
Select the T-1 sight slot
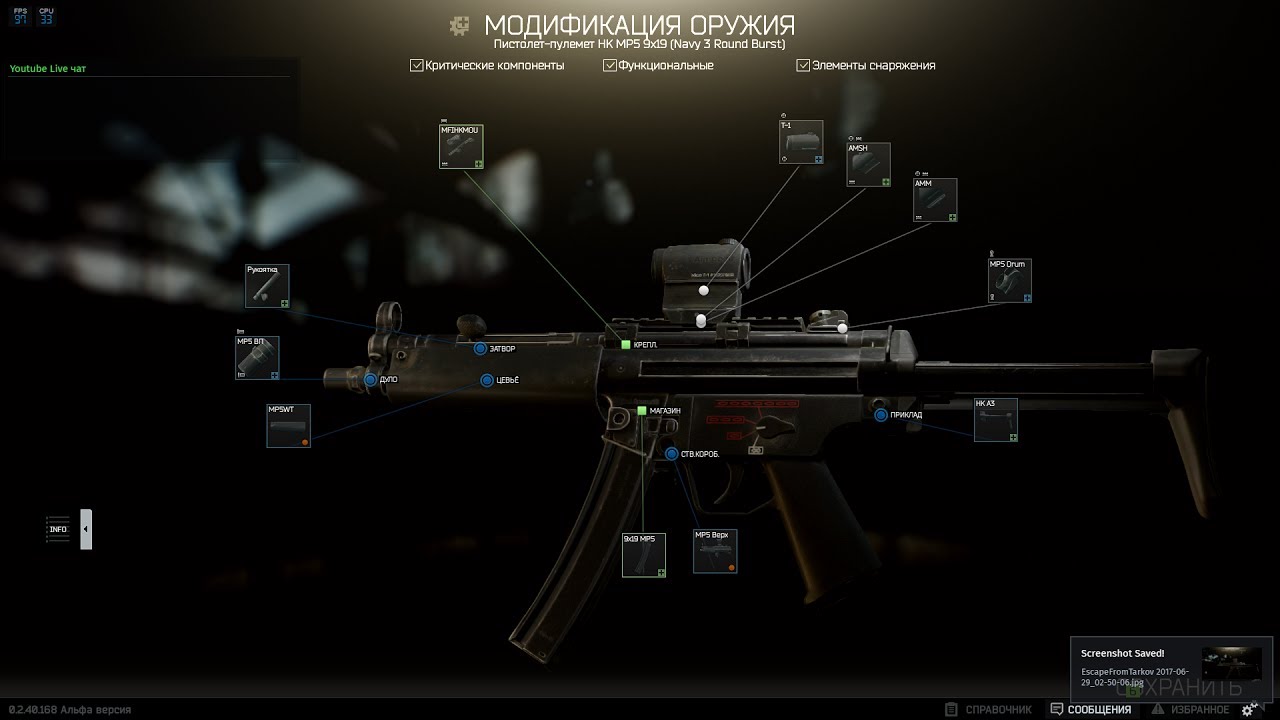pyautogui.click(x=801, y=141)
